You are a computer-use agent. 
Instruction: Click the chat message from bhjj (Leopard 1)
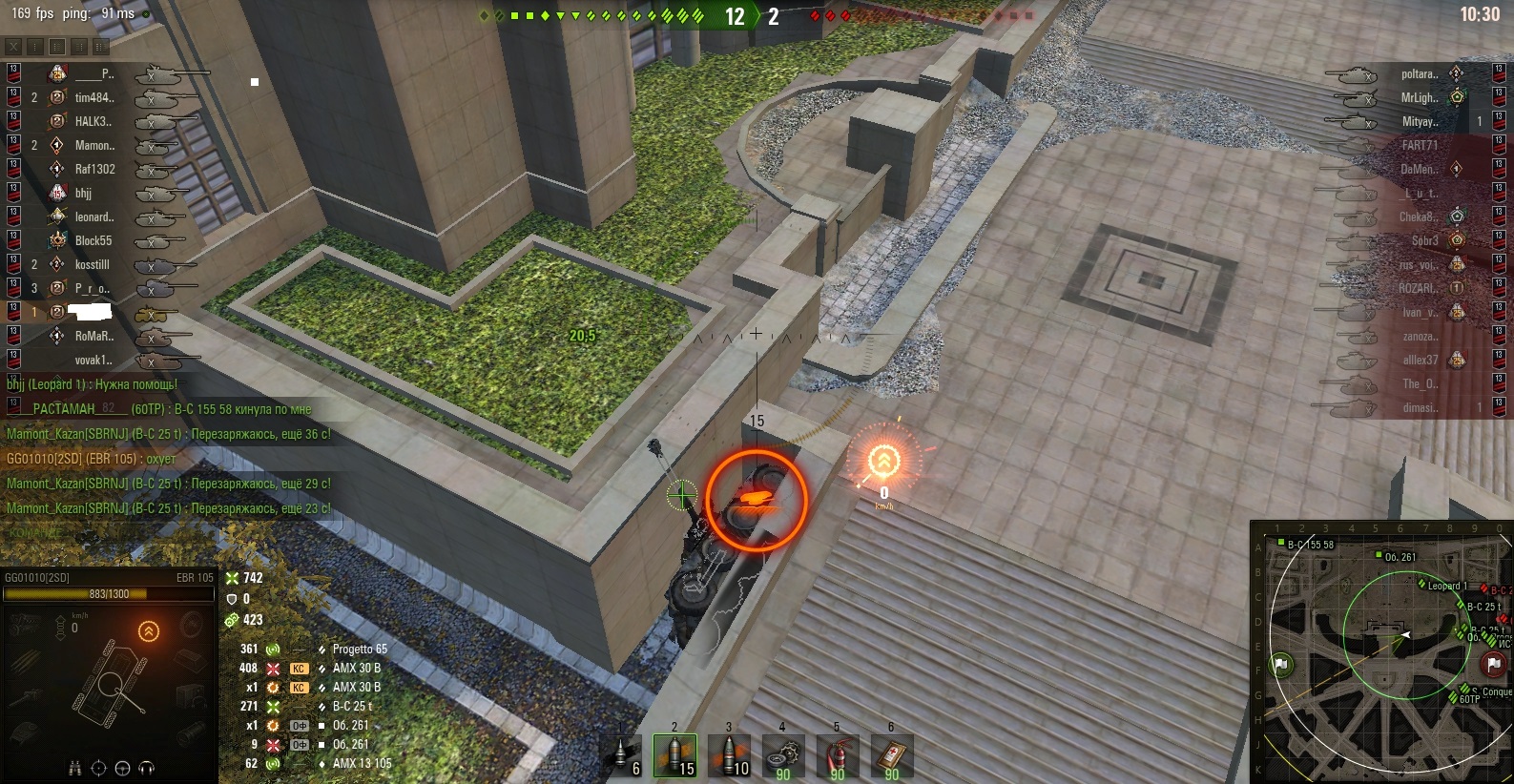(93, 384)
